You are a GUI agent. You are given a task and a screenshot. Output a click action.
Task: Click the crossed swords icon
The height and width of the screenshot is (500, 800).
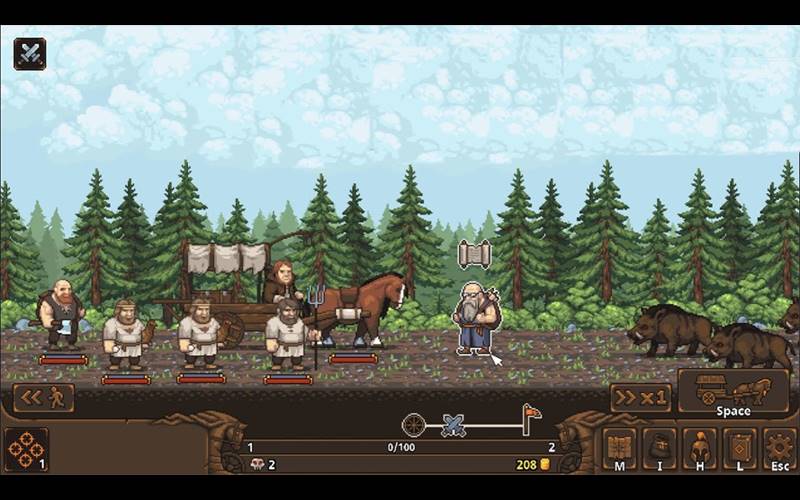(x=30, y=53)
